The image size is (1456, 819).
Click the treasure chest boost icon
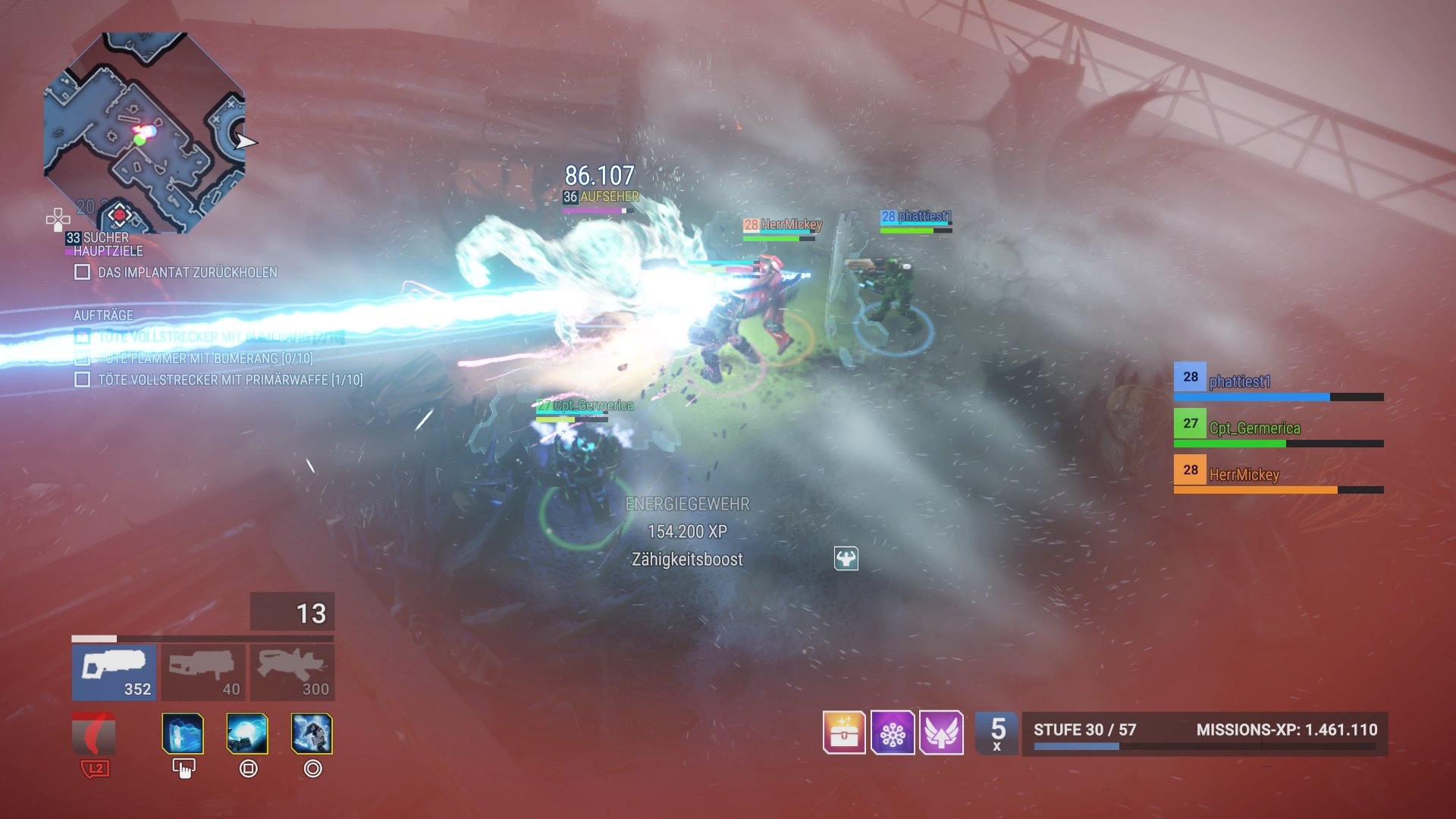pyautogui.click(x=844, y=733)
